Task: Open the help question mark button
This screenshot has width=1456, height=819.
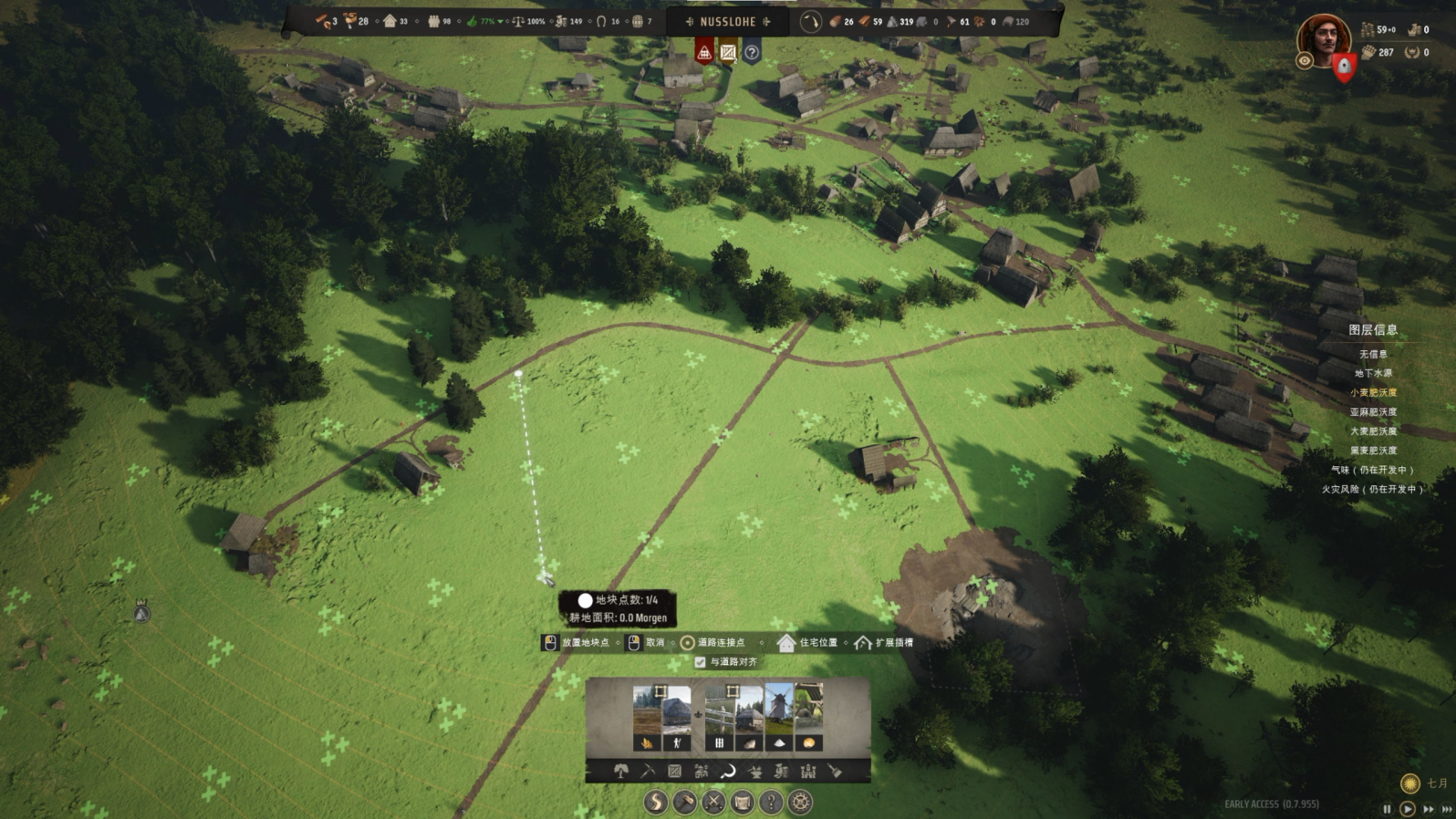Action: coord(771,803)
